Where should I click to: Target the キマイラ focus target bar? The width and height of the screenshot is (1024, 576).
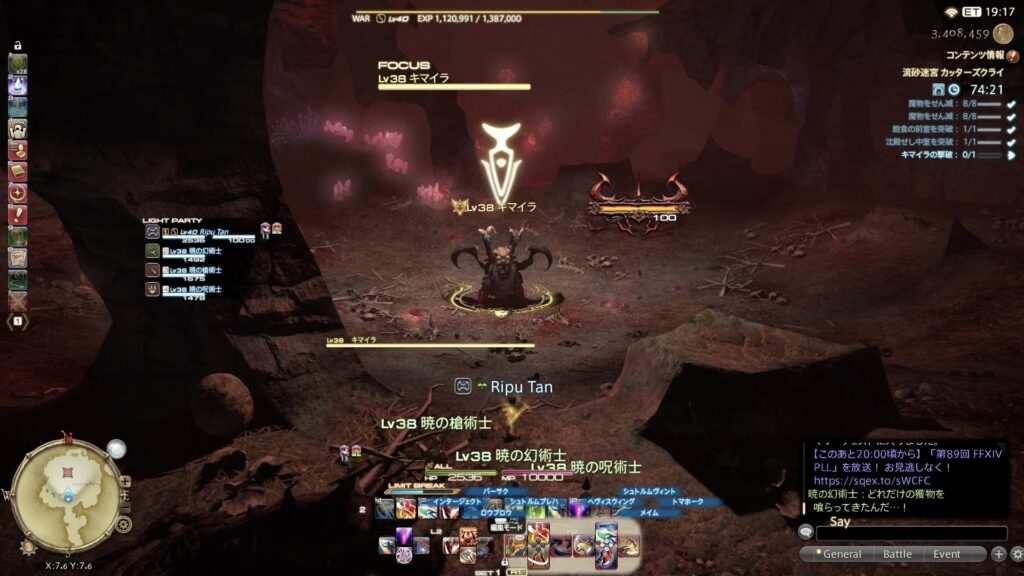(x=453, y=81)
